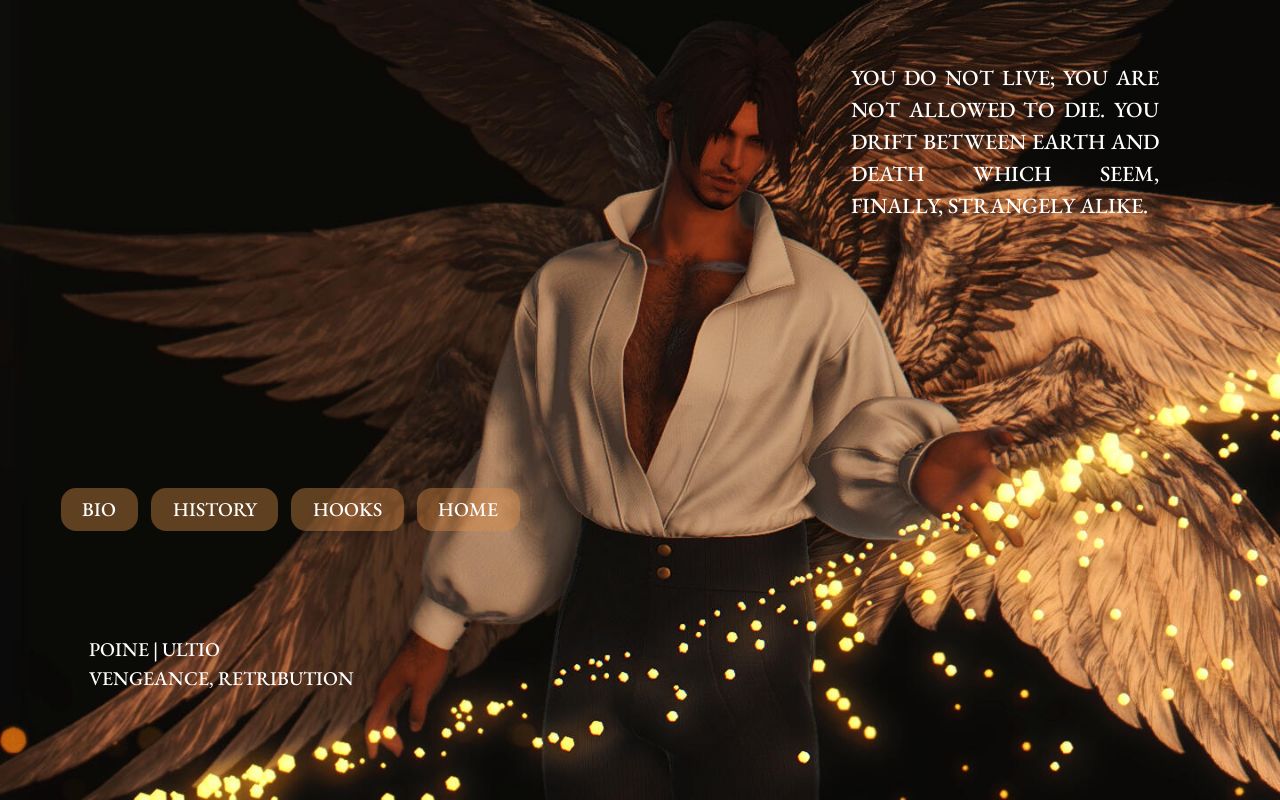Screen dimensions: 1280x800
Task: Show the Hooks page
Action: coord(347,510)
